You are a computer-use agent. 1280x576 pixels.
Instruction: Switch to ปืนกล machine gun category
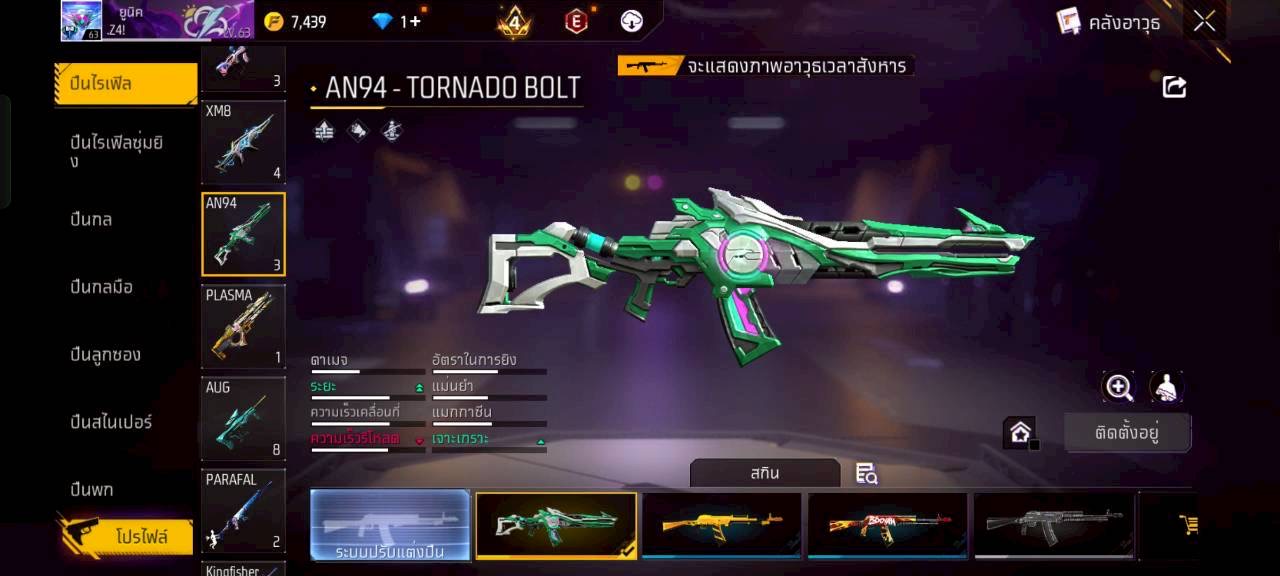point(91,219)
